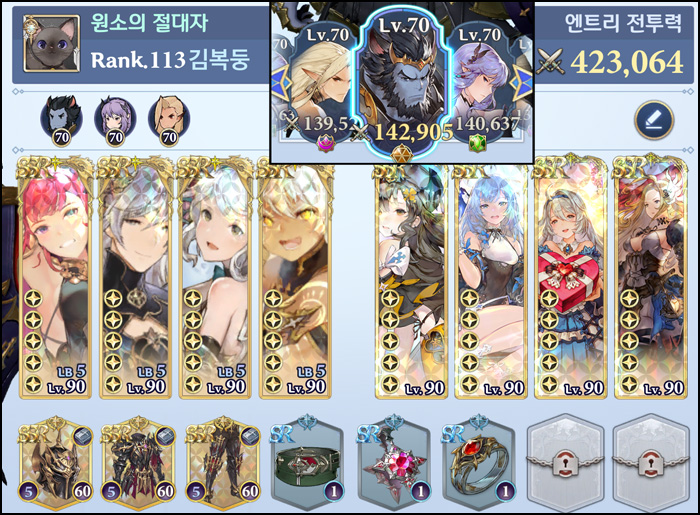
Task: Choose the SR pink star brooch accessory
Action: coord(393,462)
